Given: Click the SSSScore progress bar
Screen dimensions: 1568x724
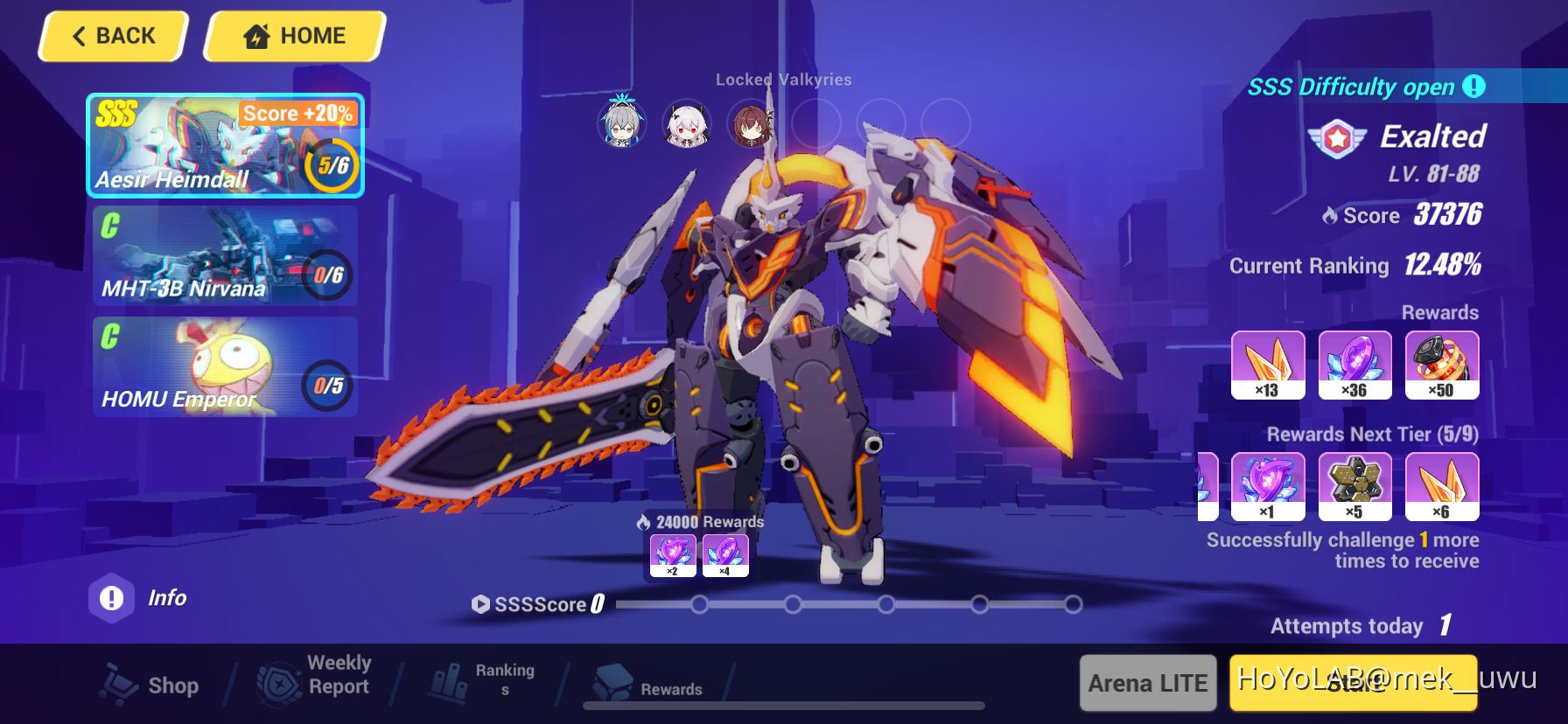Looking at the screenshot, I should coord(840,603).
